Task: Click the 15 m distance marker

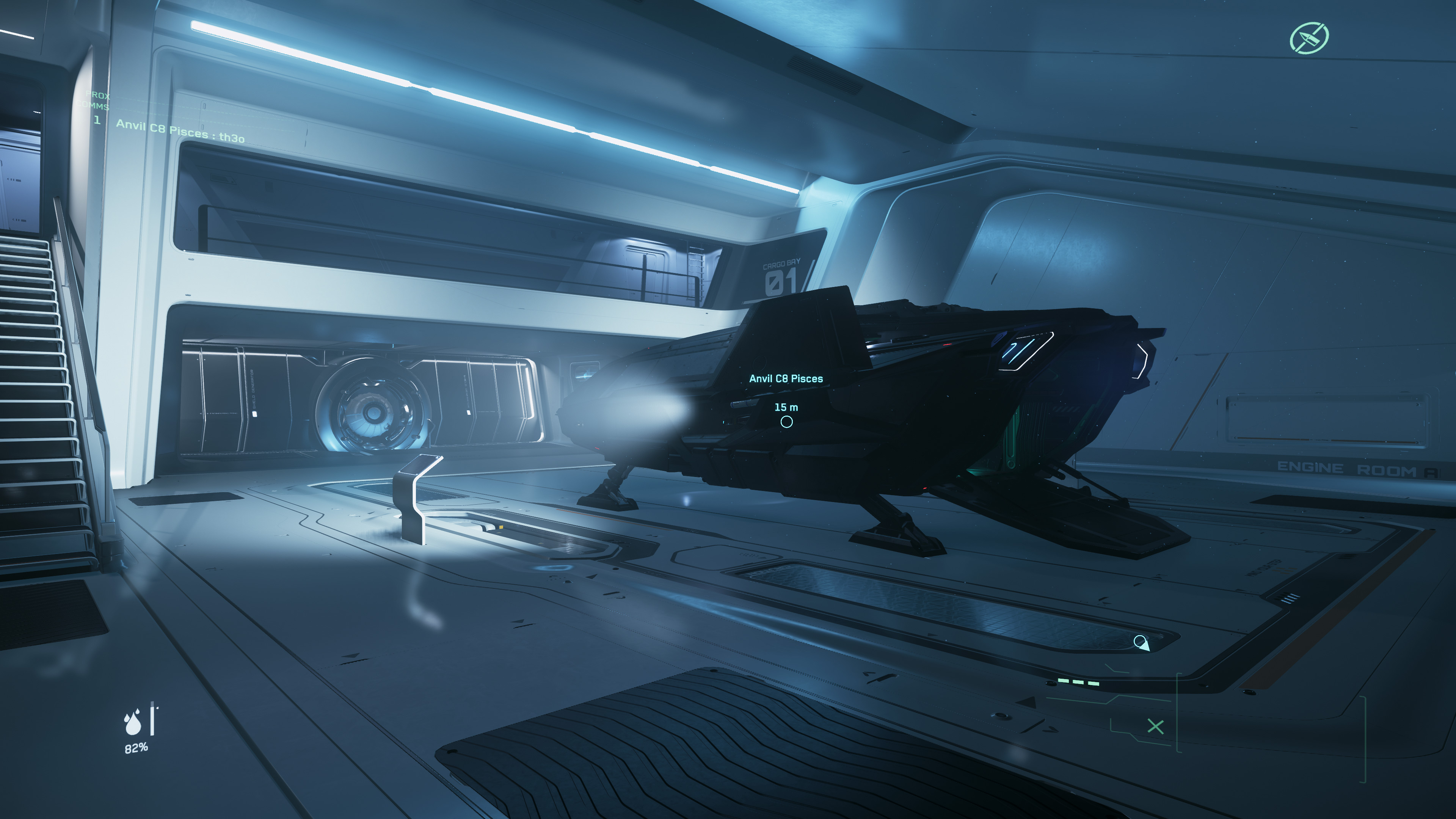Action: (787, 406)
